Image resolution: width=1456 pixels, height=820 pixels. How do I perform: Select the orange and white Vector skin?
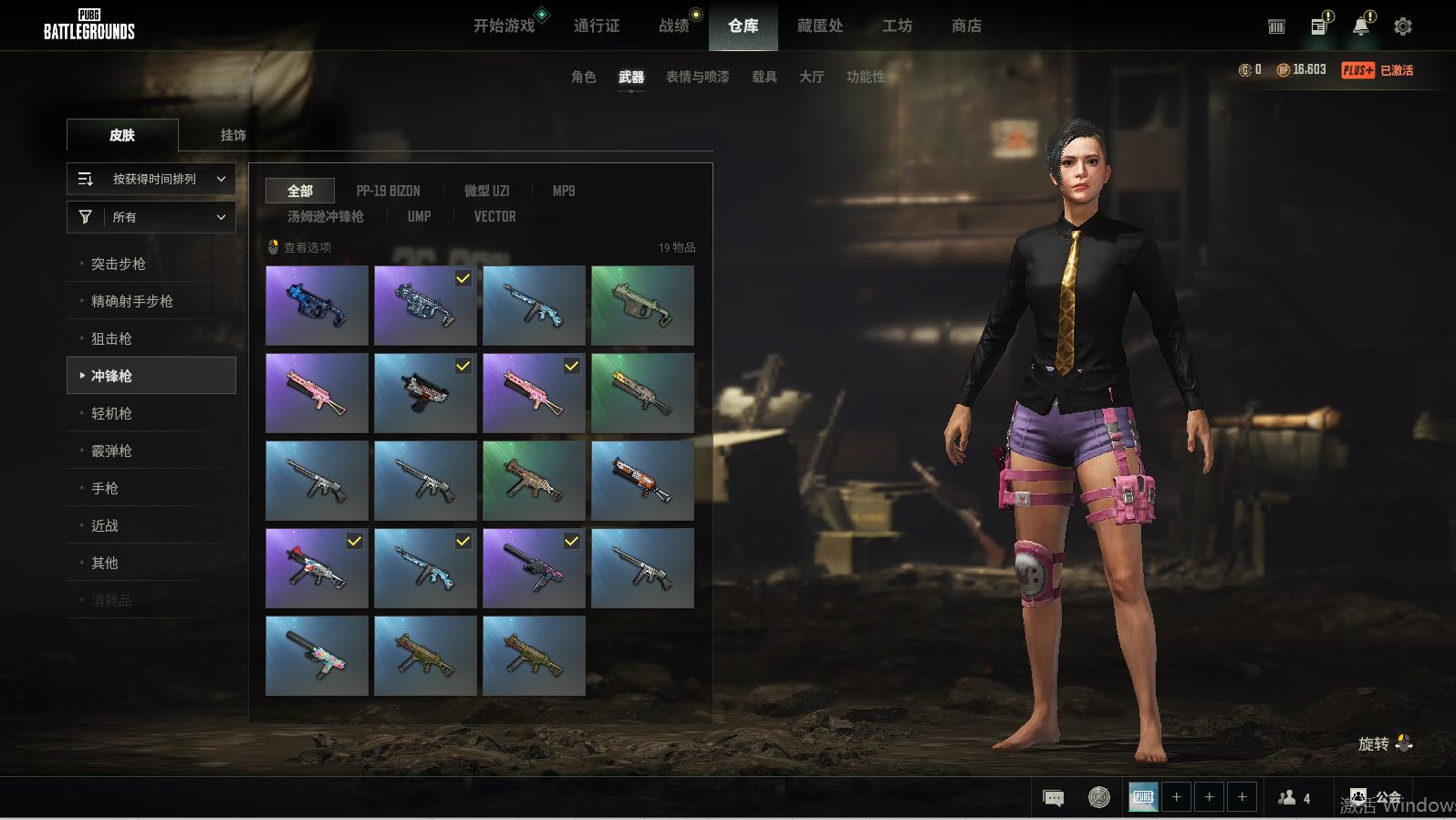642,481
